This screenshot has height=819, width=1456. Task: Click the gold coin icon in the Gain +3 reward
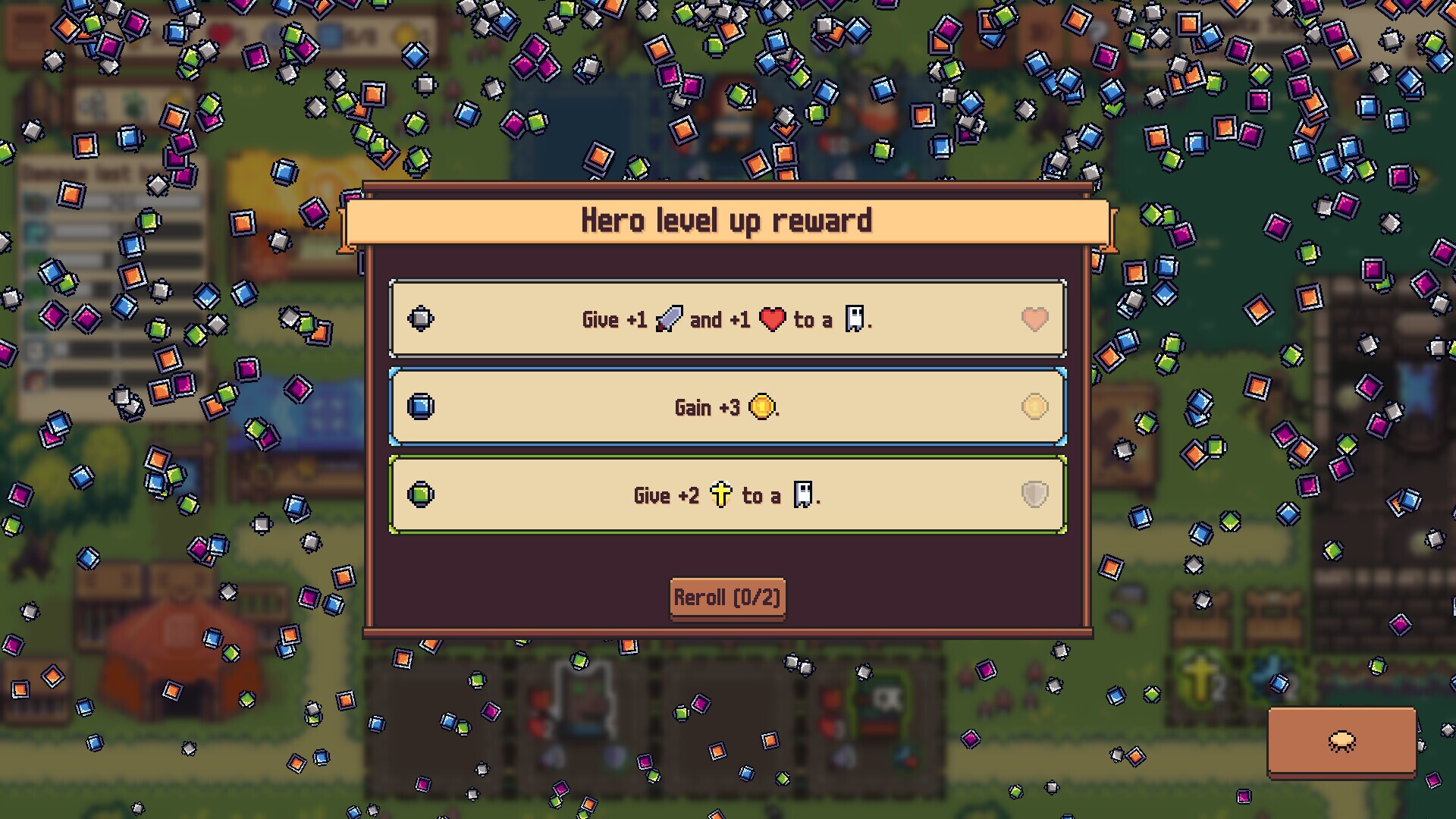764,407
